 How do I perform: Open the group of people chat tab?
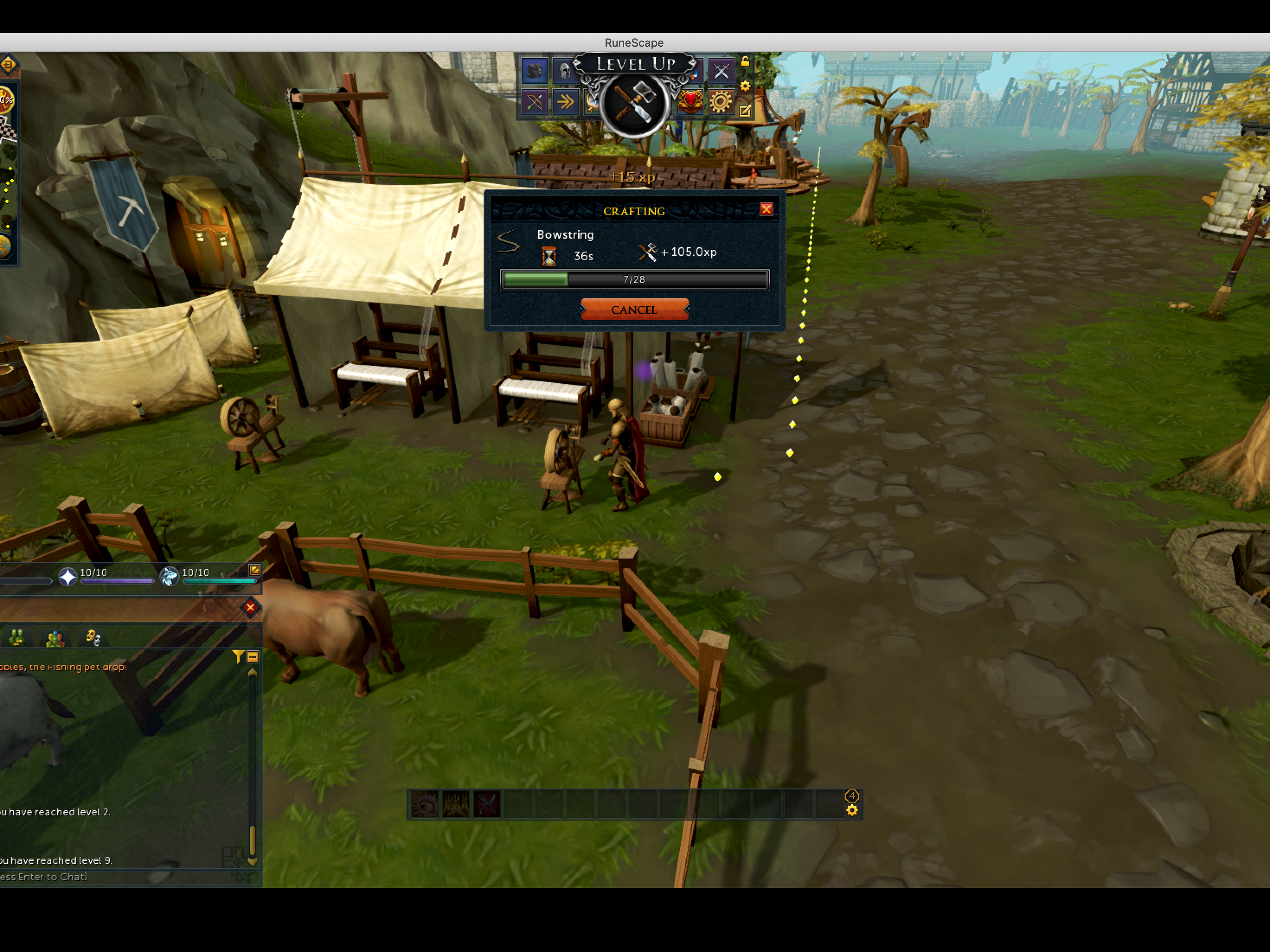[x=55, y=638]
